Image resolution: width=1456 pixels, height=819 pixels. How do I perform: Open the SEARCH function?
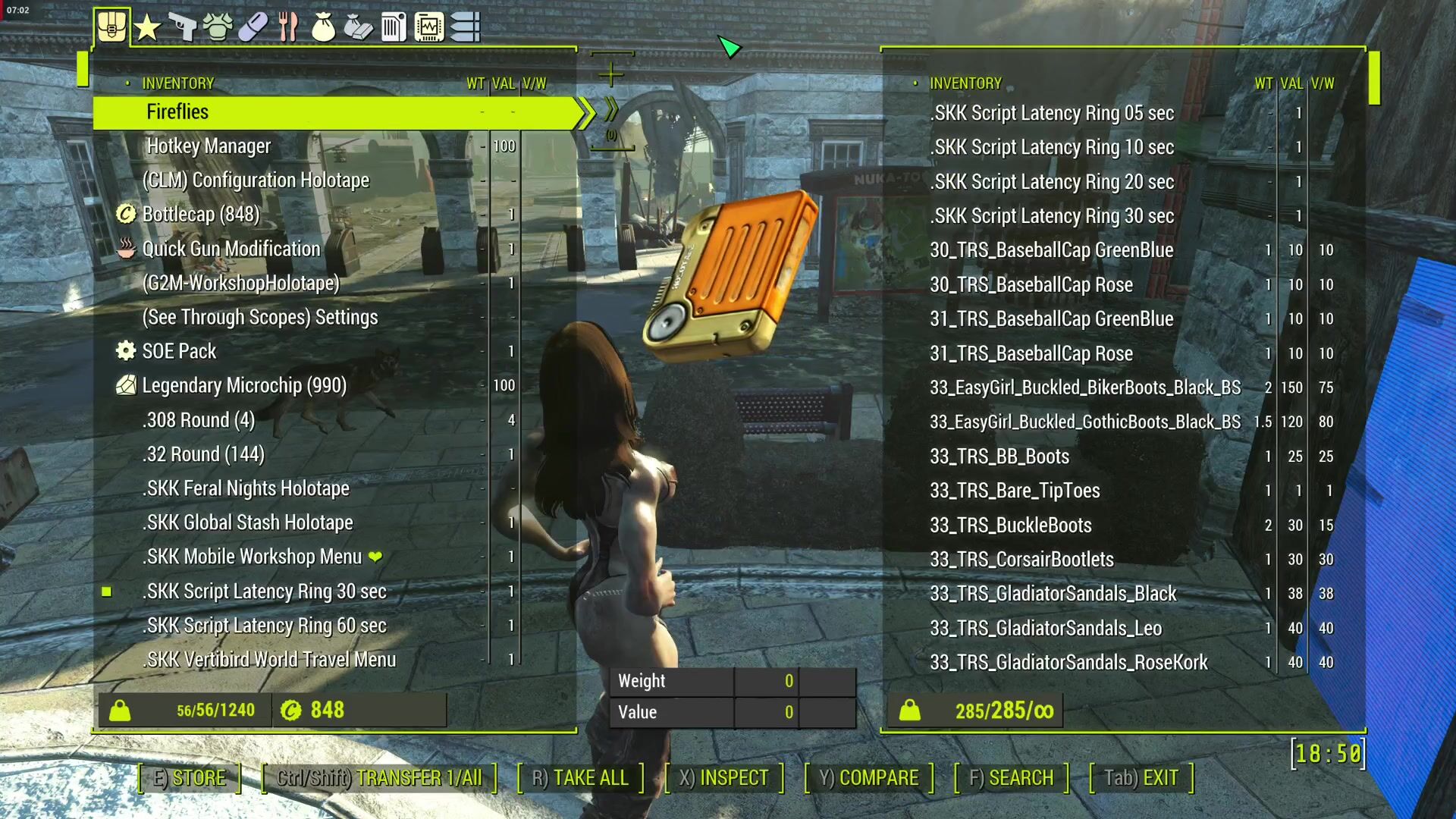coord(1011,778)
